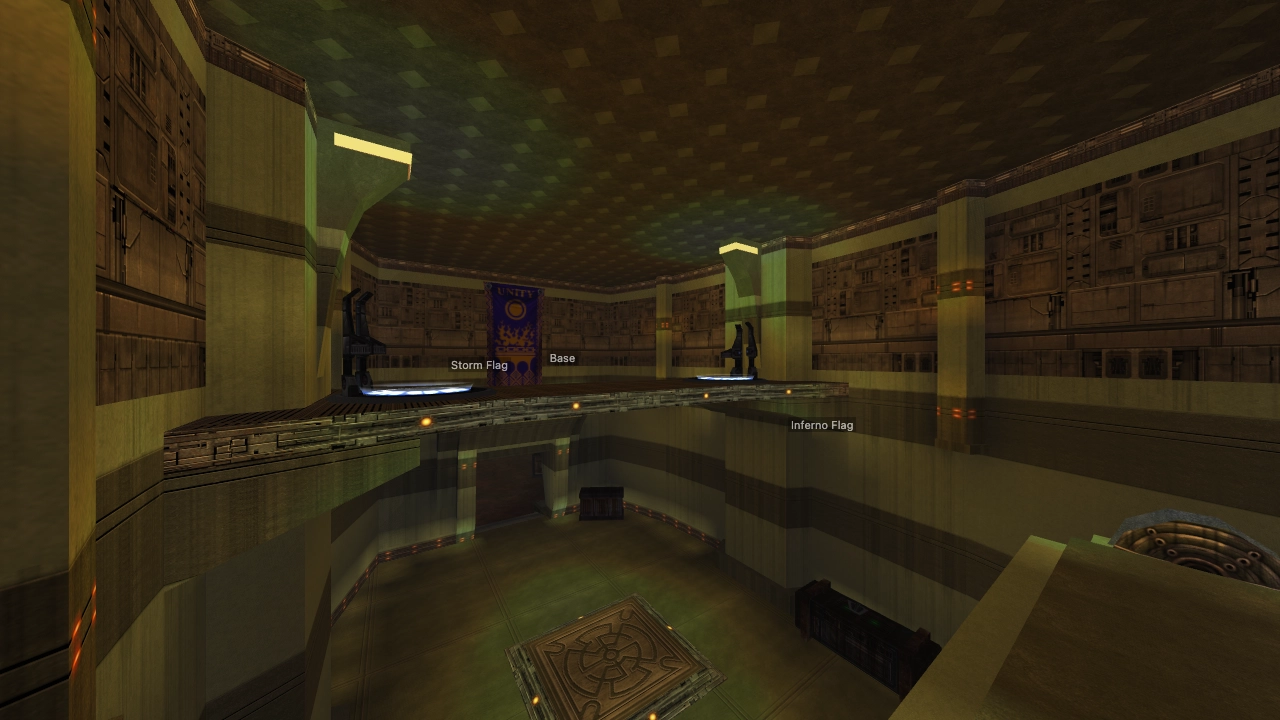Toggle the orange lamp on the right pillar
This screenshot has height=720, width=1280.
tap(956, 287)
